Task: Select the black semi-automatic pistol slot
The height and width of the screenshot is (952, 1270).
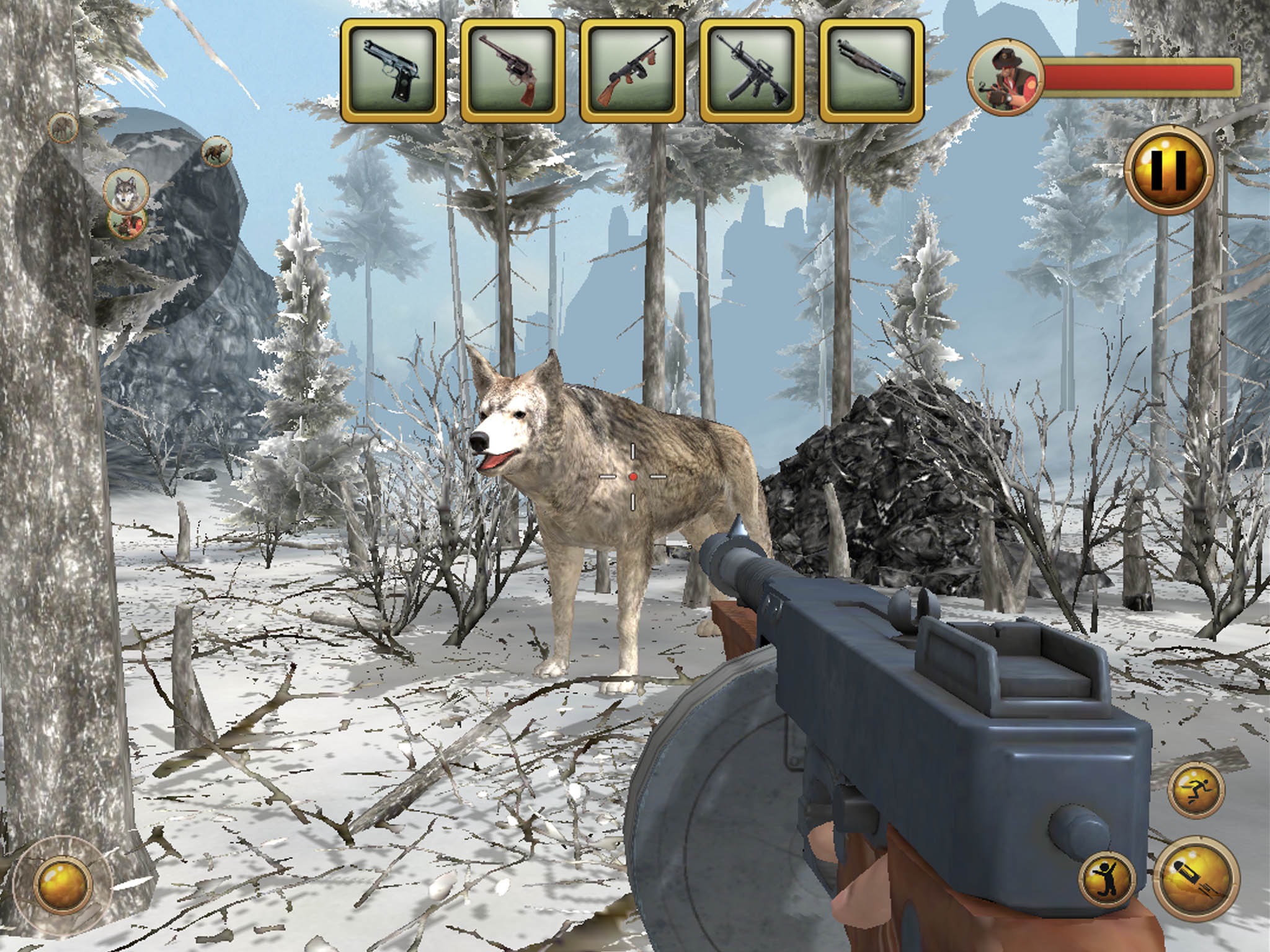Action: (393, 70)
